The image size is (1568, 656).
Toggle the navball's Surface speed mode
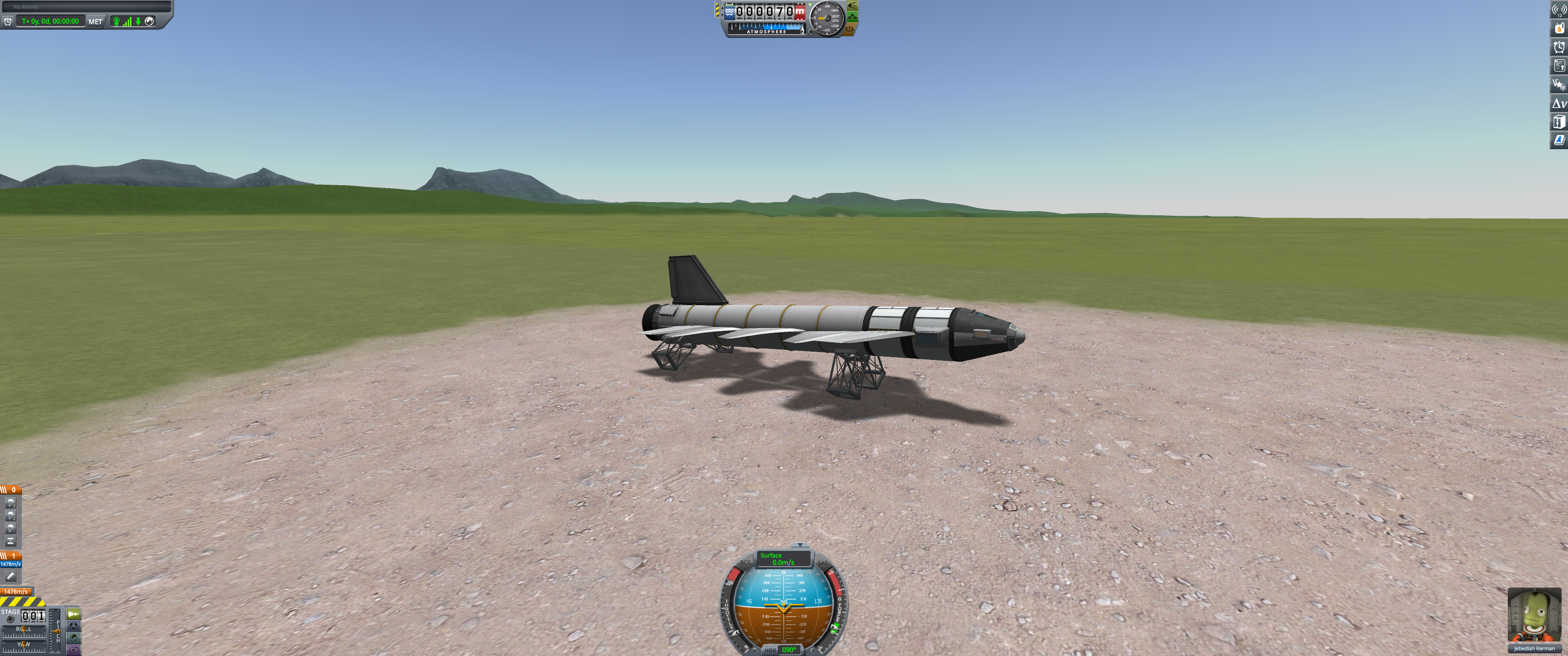click(783, 559)
